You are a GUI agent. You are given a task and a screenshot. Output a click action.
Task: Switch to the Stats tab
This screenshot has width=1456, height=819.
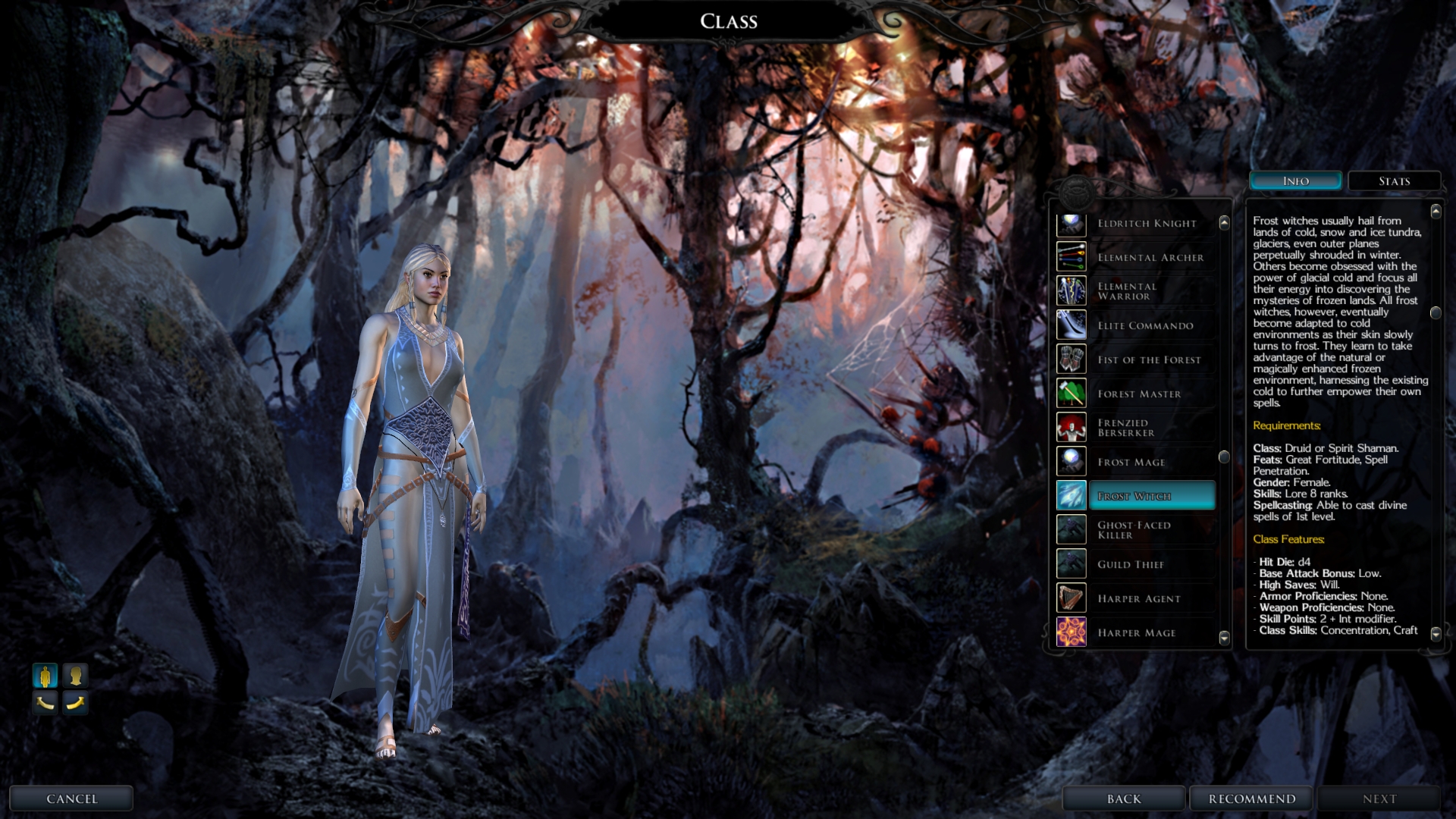1394,181
